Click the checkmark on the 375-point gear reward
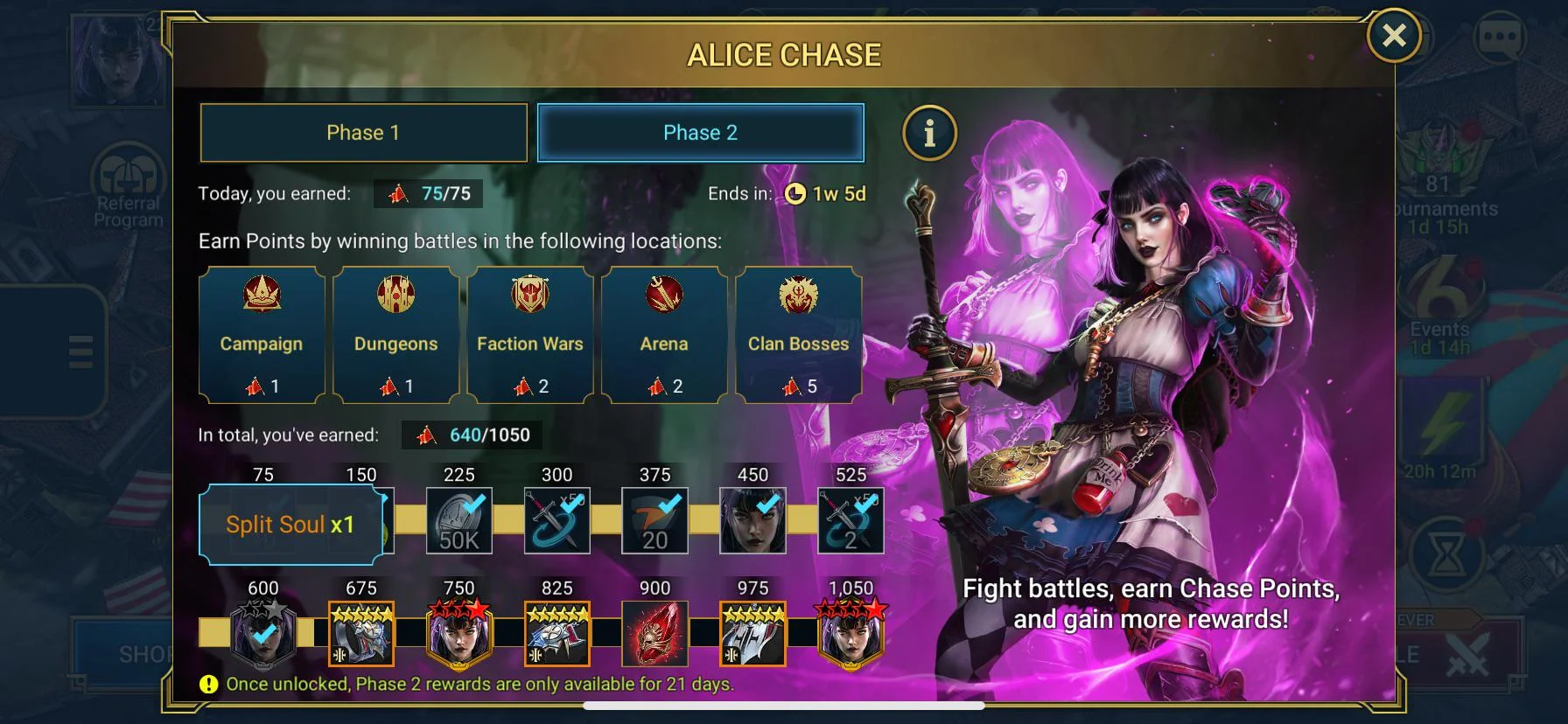The height and width of the screenshot is (724, 1568). [x=668, y=504]
